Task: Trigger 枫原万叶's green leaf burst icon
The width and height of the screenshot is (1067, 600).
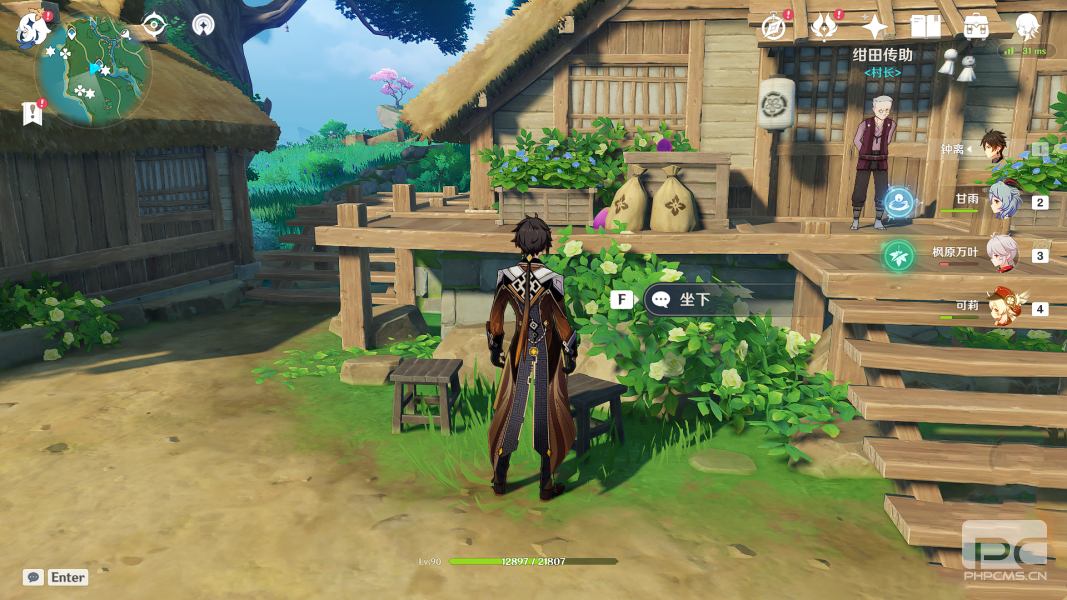Action: click(x=898, y=256)
